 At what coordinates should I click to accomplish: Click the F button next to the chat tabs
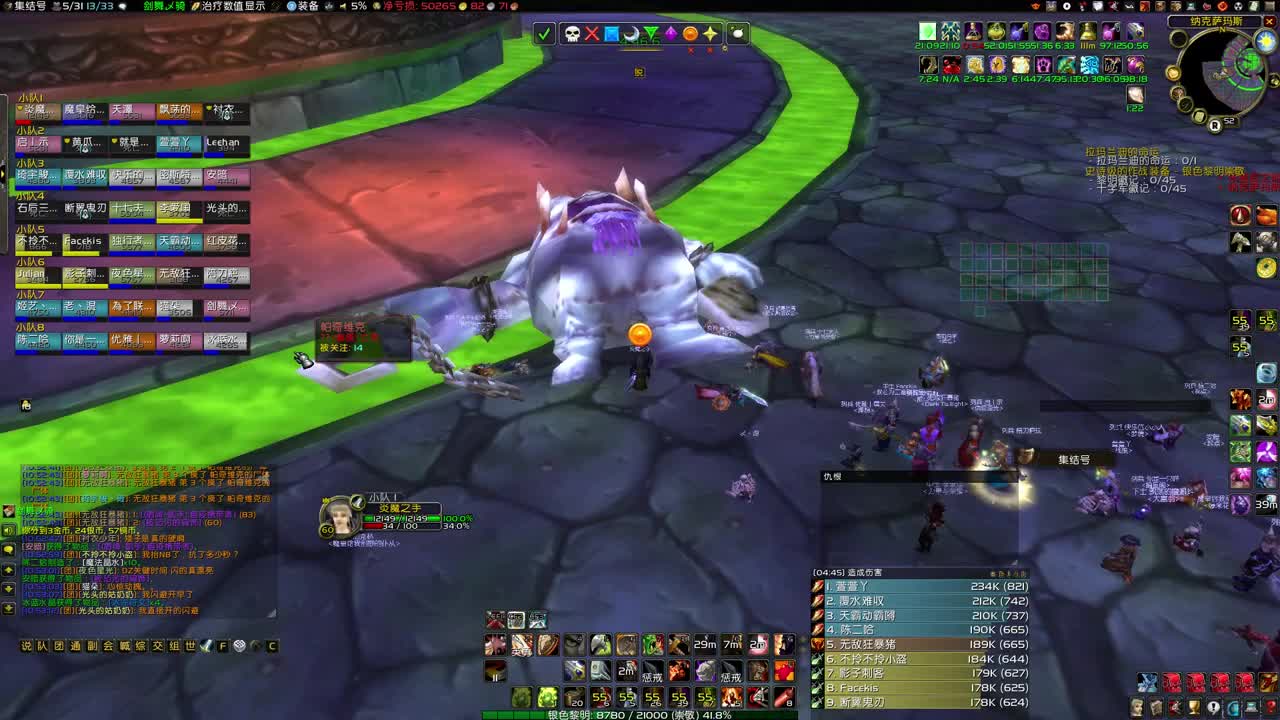pyautogui.click(x=222, y=645)
